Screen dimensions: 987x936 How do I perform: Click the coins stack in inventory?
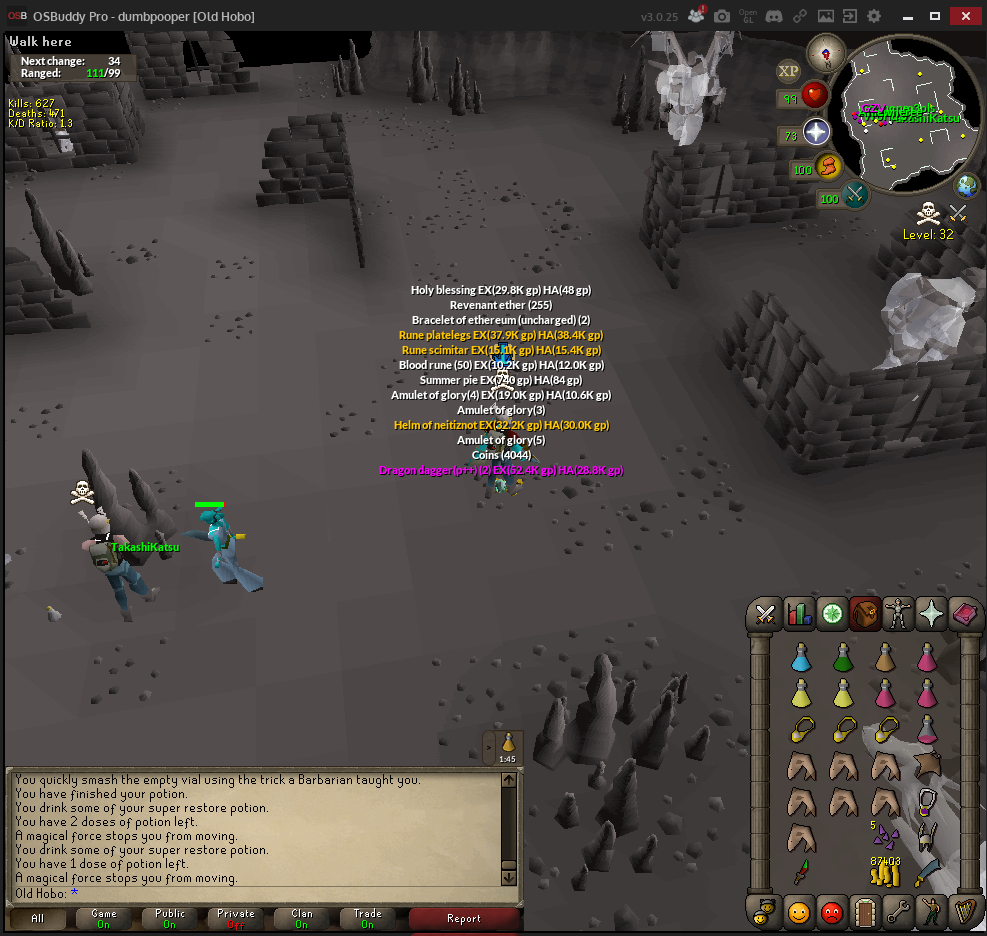pyautogui.click(x=885, y=872)
